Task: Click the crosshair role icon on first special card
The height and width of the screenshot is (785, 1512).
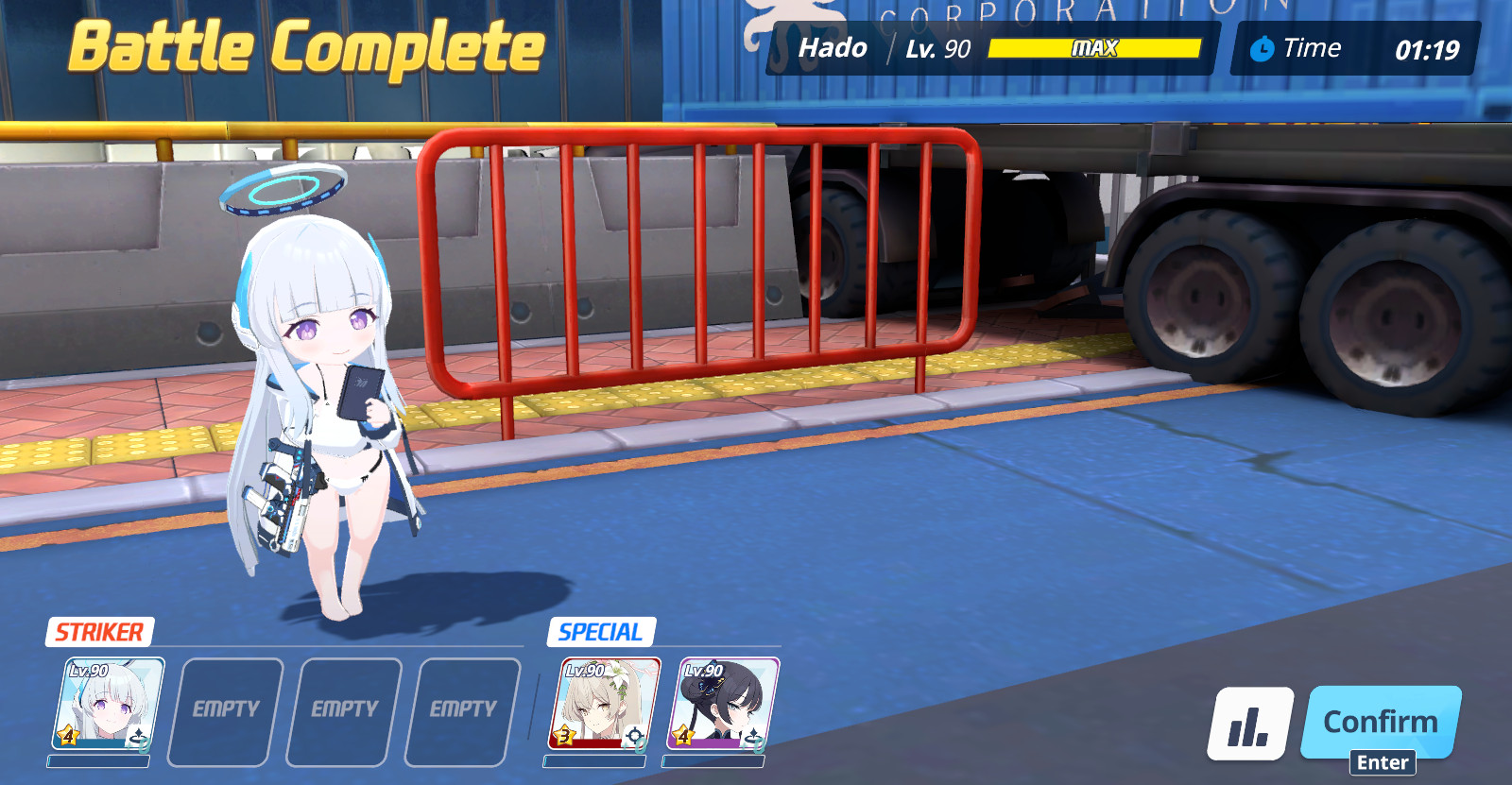Action: coord(635,736)
